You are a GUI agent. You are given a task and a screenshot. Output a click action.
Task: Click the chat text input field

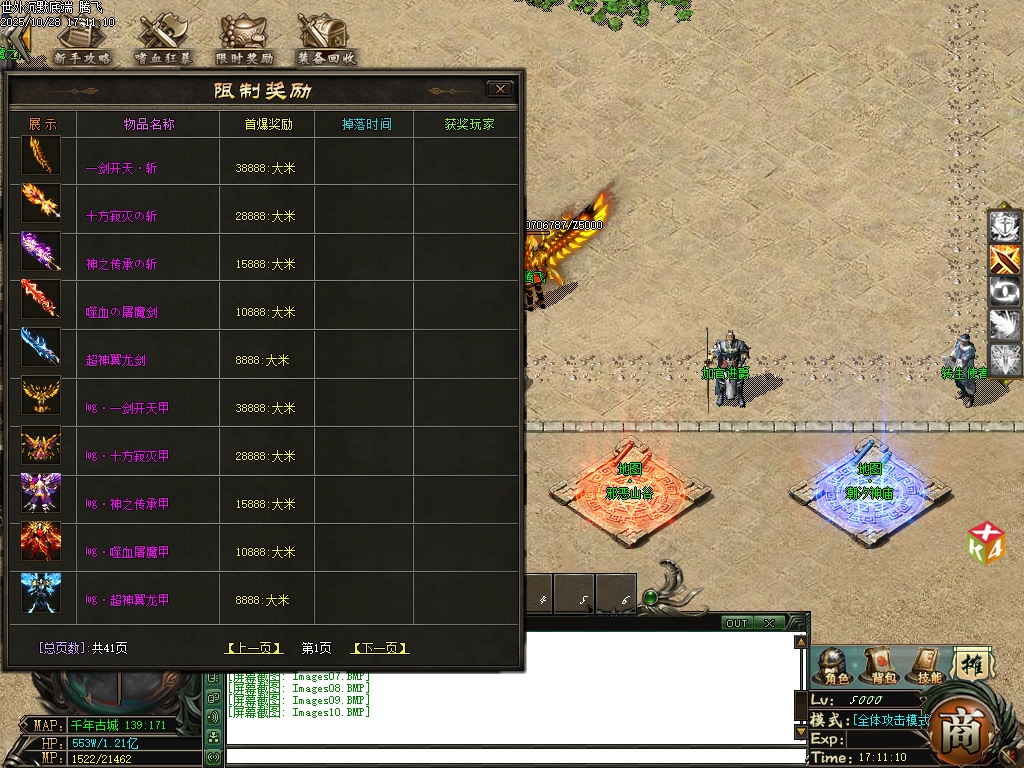point(515,756)
